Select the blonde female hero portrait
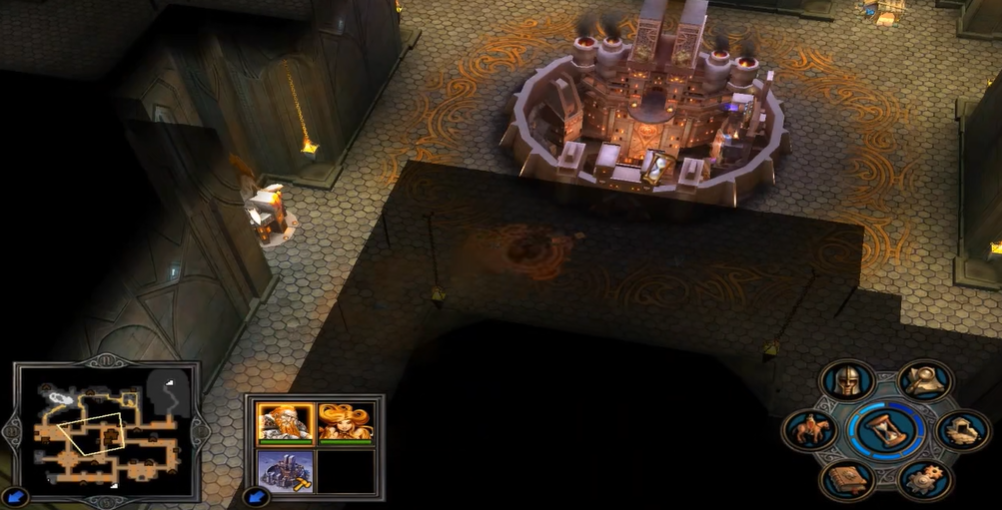The width and height of the screenshot is (1002, 510). pos(346,422)
